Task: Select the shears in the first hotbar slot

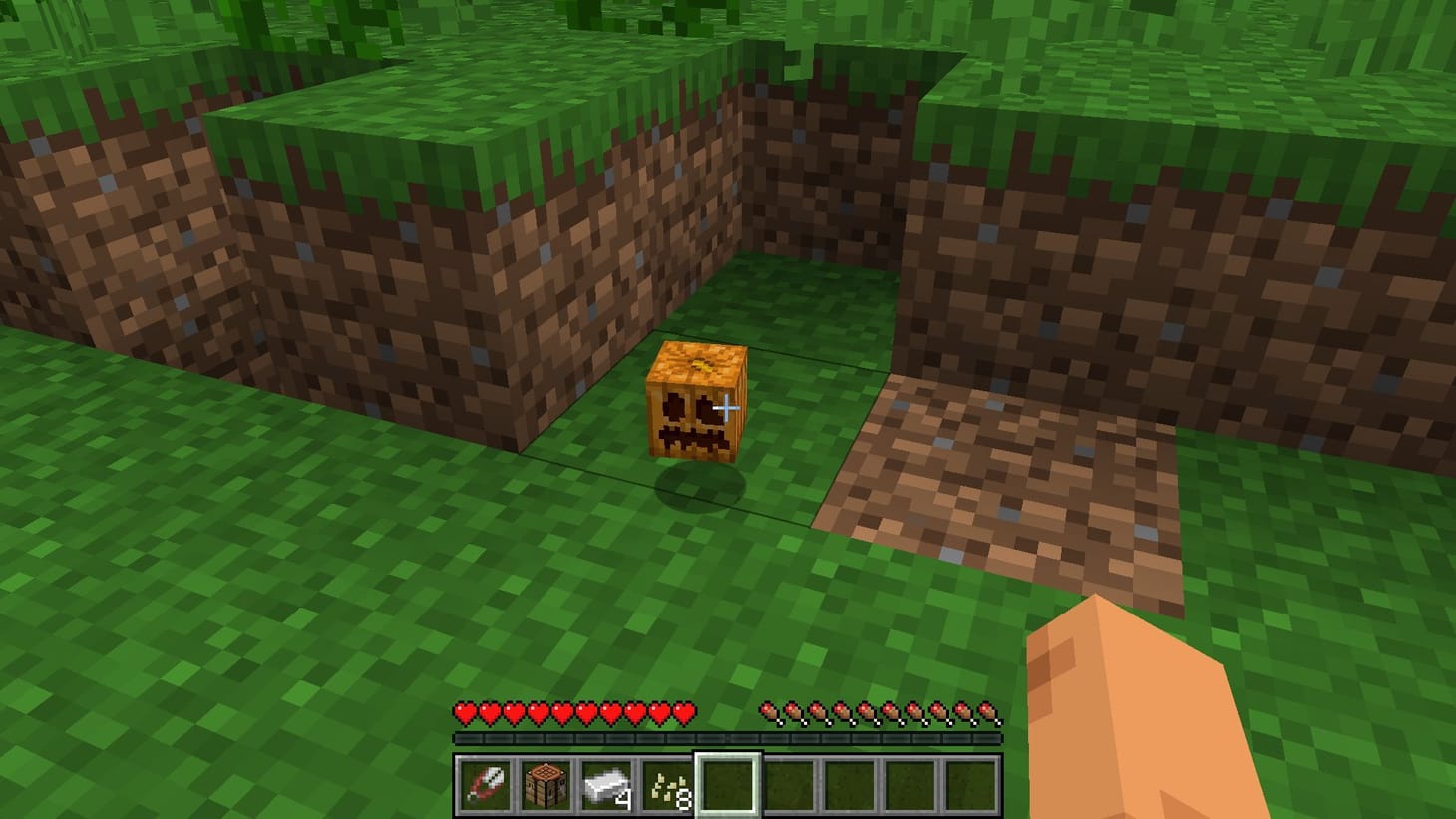Action: click(x=483, y=784)
